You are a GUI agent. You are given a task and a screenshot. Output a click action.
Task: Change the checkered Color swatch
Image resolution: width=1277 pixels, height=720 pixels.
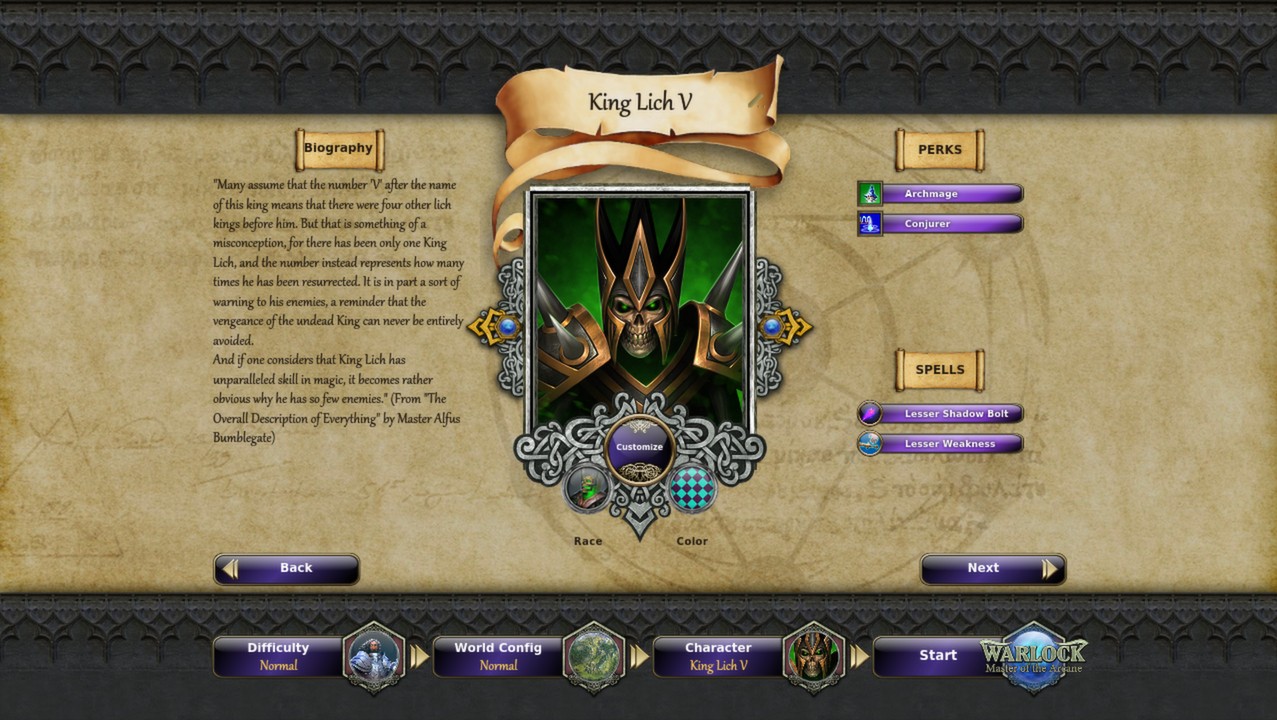click(691, 489)
